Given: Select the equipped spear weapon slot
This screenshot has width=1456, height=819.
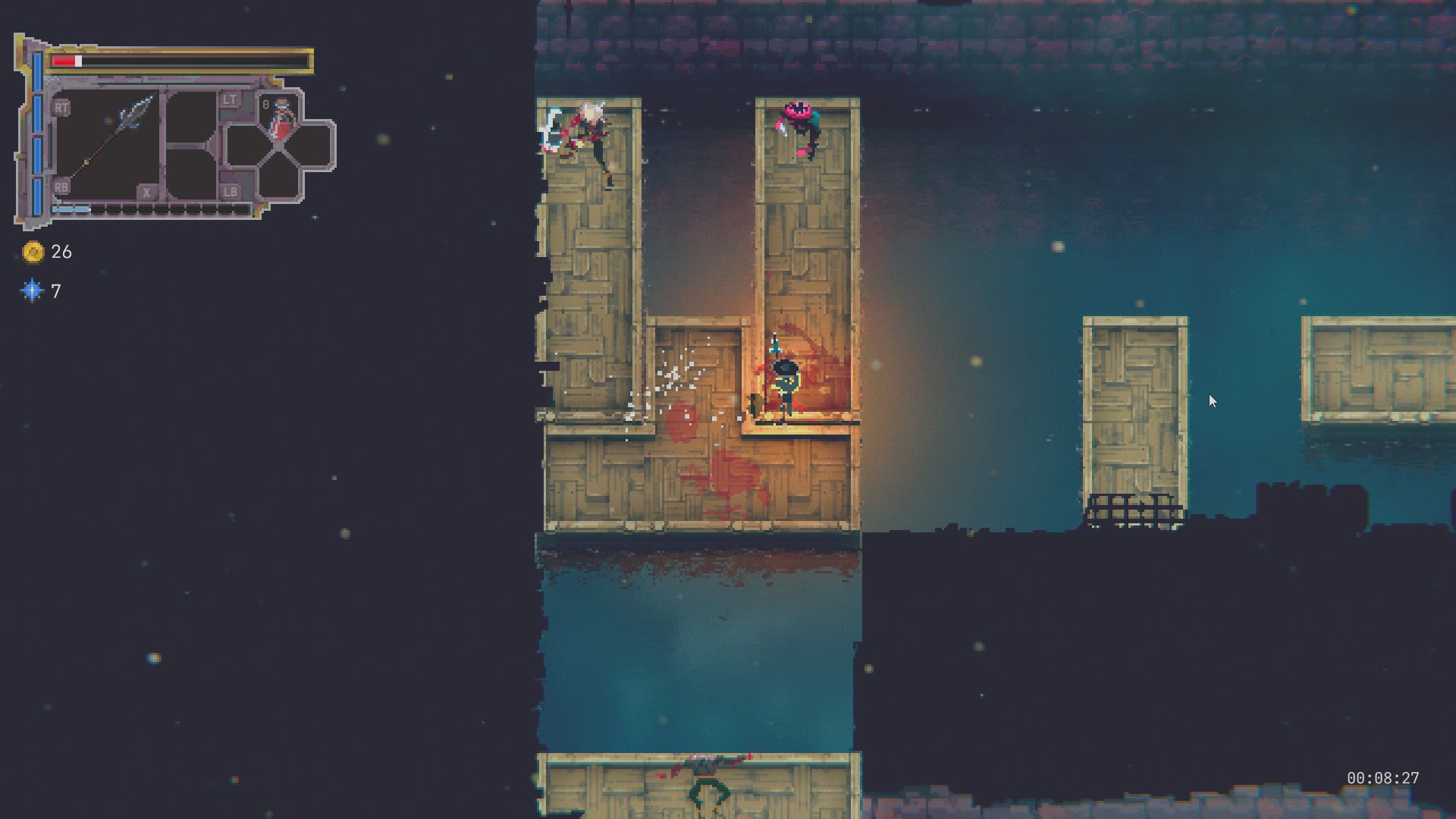Looking at the screenshot, I should click(107, 146).
